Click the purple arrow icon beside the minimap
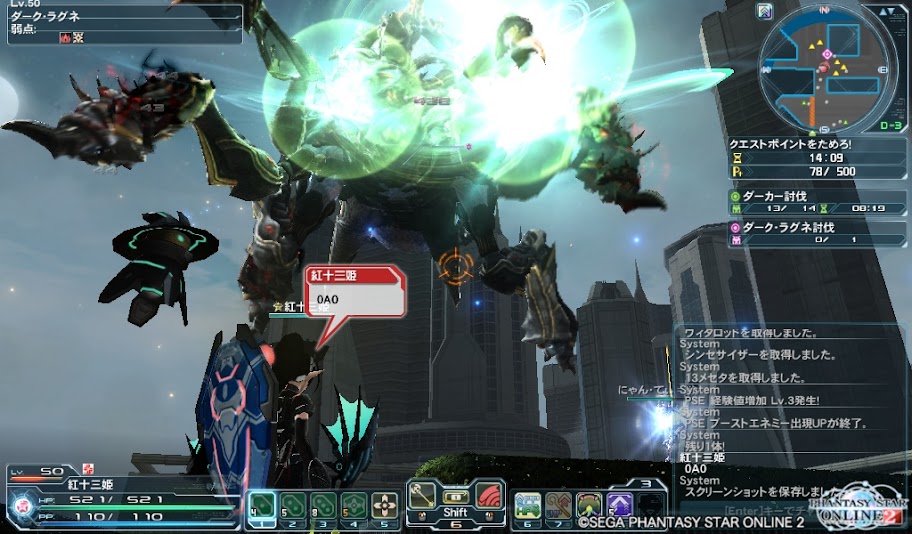The height and width of the screenshot is (534, 912). (x=765, y=12)
